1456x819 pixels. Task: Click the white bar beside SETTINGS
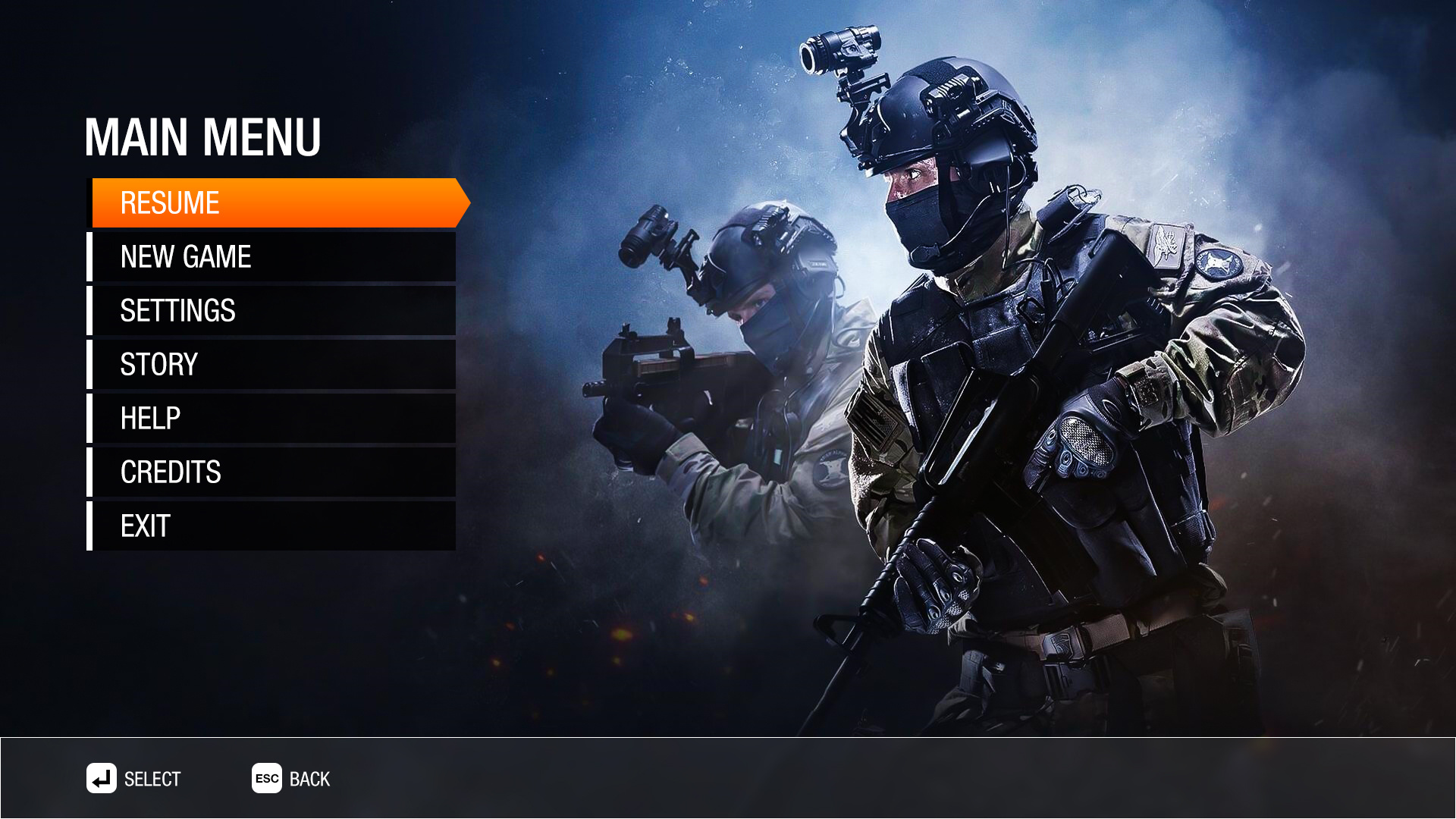(91, 310)
